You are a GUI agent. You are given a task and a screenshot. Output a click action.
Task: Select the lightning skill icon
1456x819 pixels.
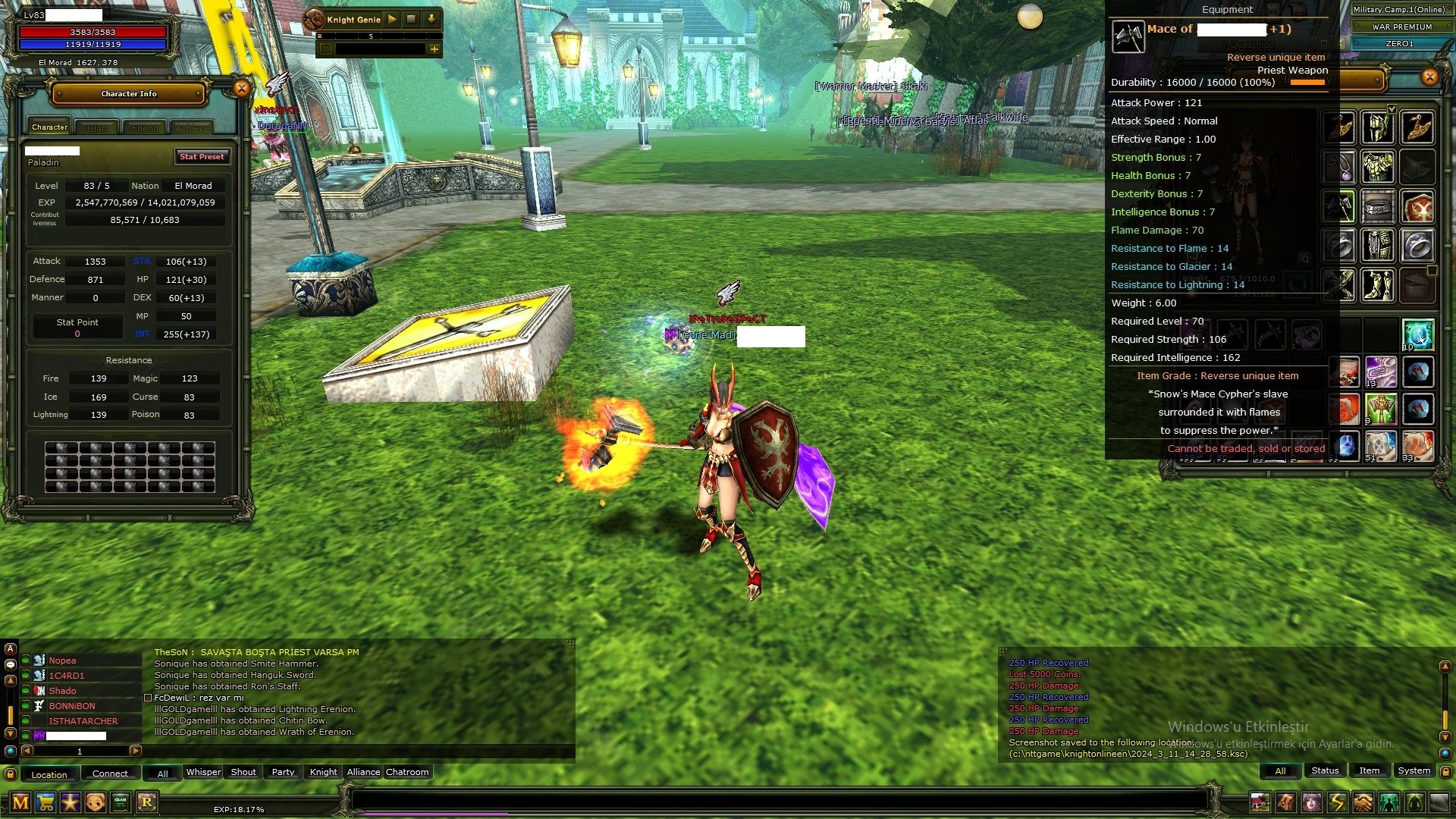tap(1338, 802)
